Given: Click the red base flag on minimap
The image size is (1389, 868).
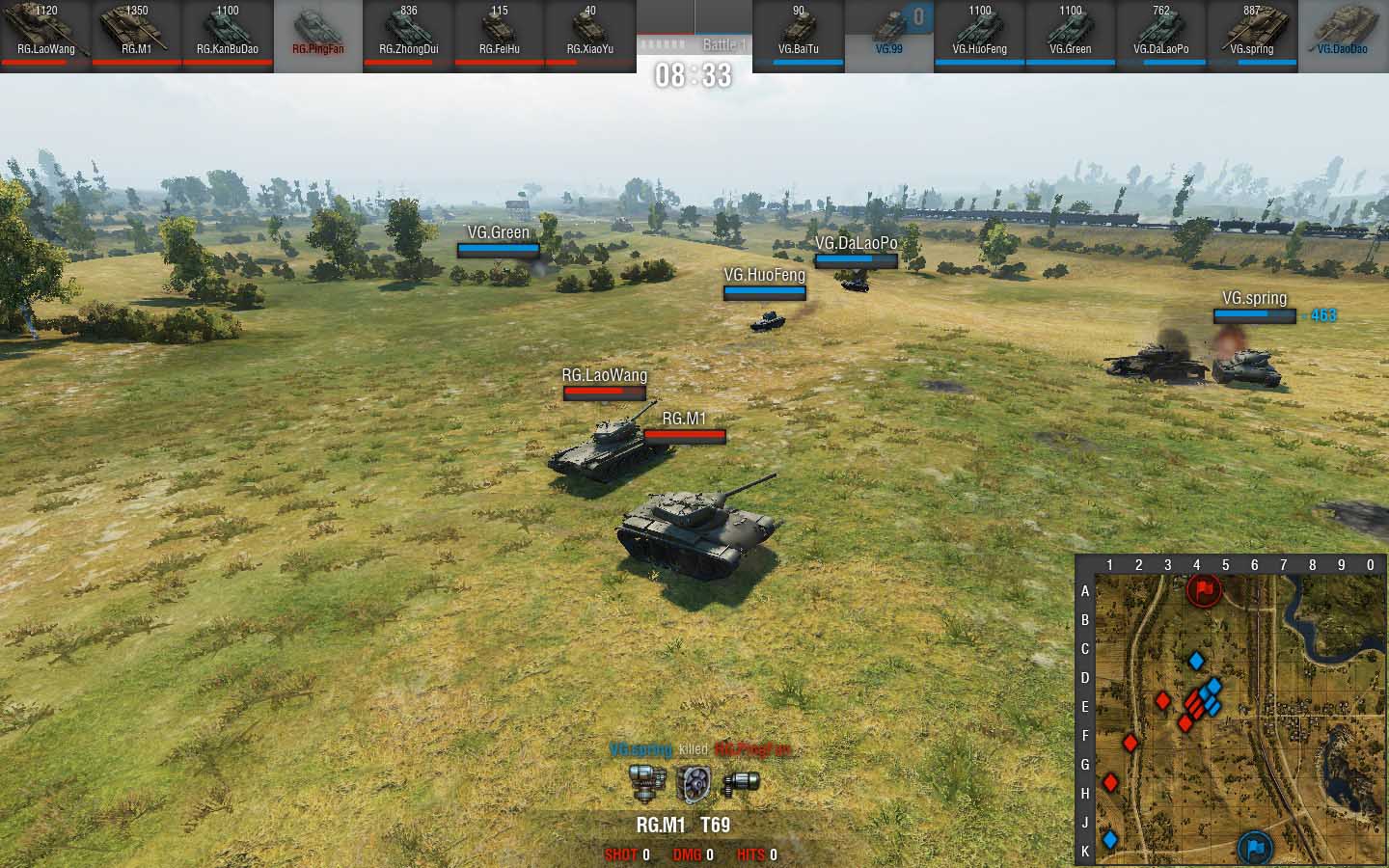Looking at the screenshot, I should pyautogui.click(x=1204, y=588).
